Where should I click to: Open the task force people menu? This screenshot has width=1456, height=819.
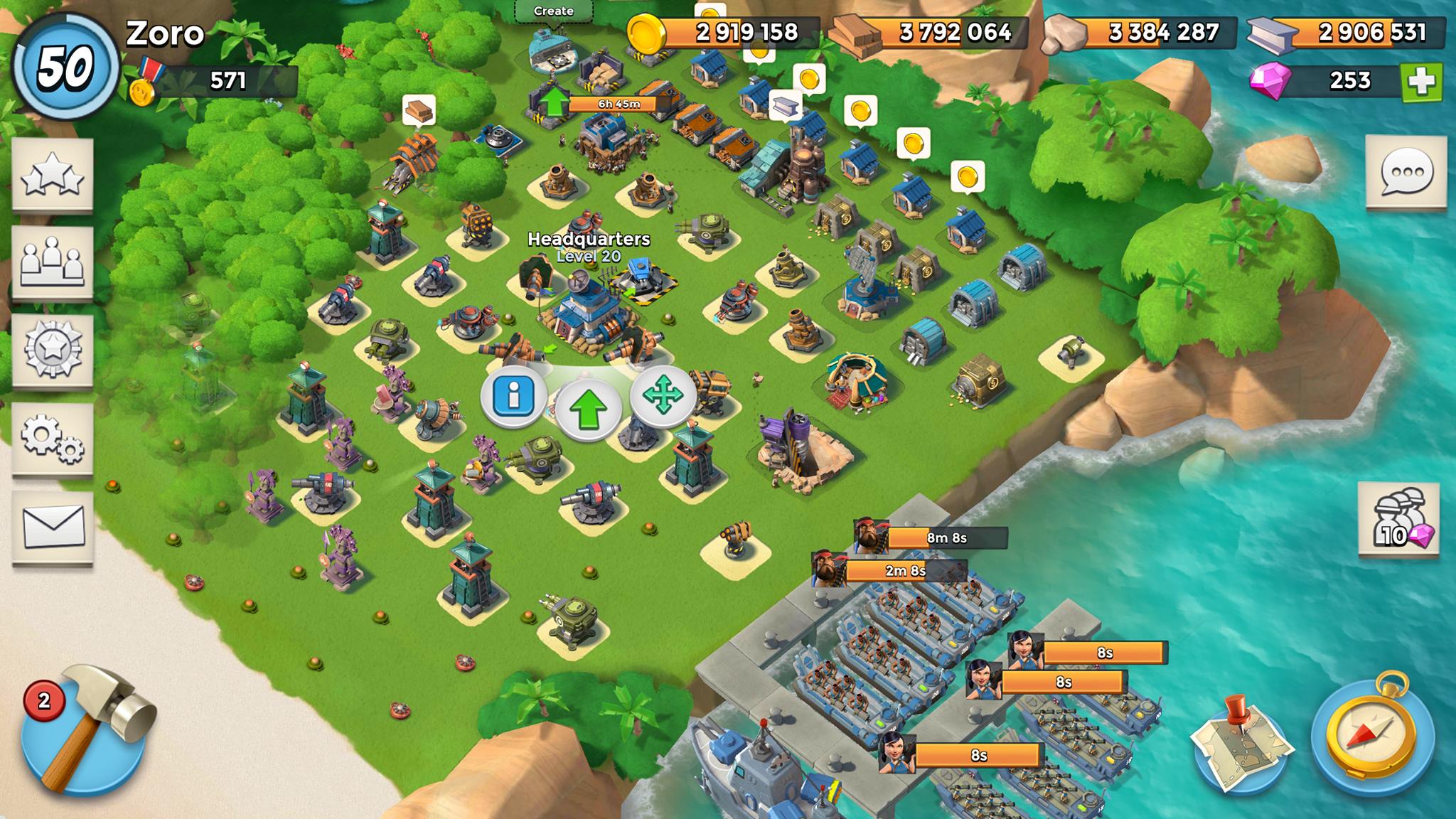click(x=53, y=262)
